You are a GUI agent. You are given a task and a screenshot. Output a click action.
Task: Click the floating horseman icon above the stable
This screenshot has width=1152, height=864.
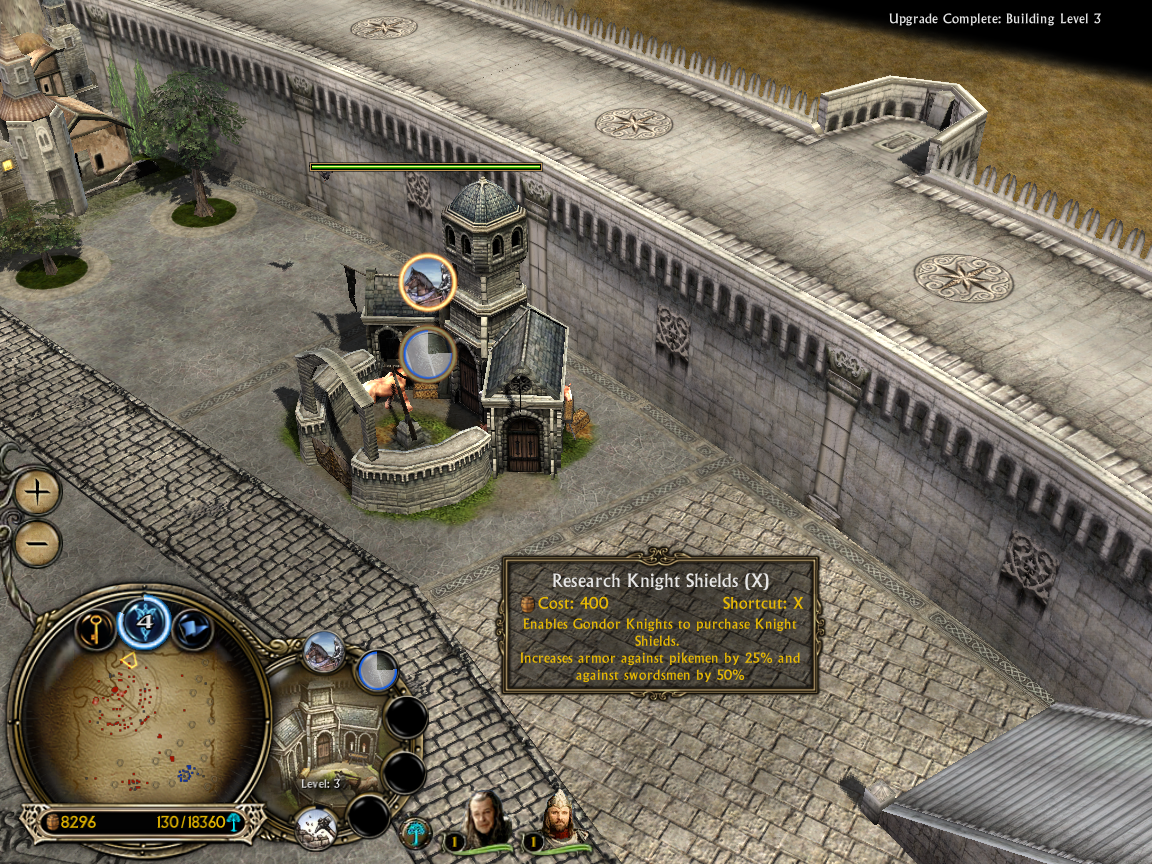(428, 282)
